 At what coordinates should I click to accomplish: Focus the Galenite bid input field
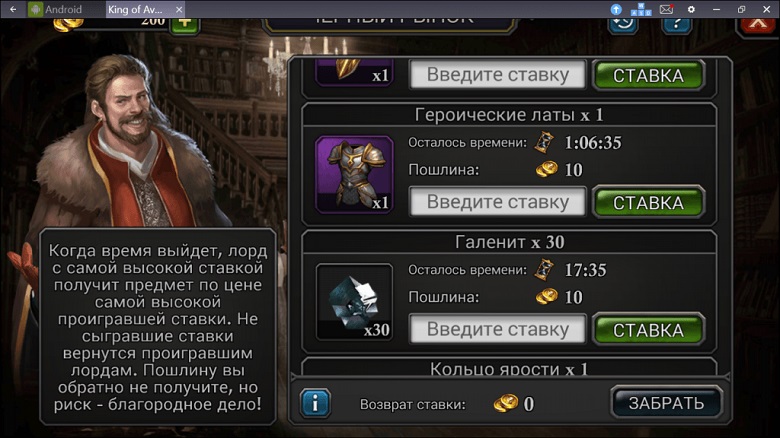(498, 329)
